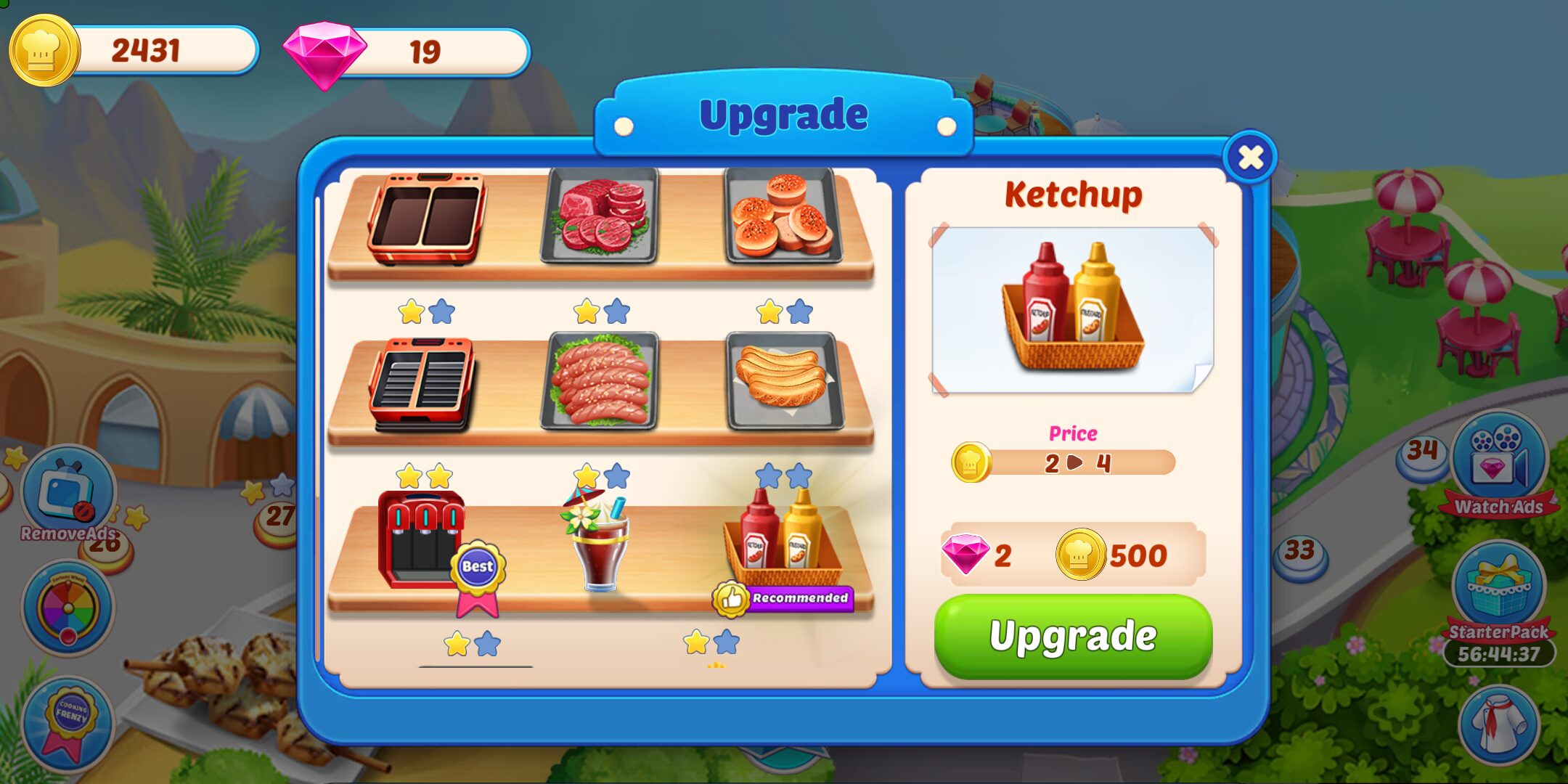Viewport: 1568px width, 784px height.
Task: View the Ketchup preview image
Action: pyautogui.click(x=1071, y=305)
